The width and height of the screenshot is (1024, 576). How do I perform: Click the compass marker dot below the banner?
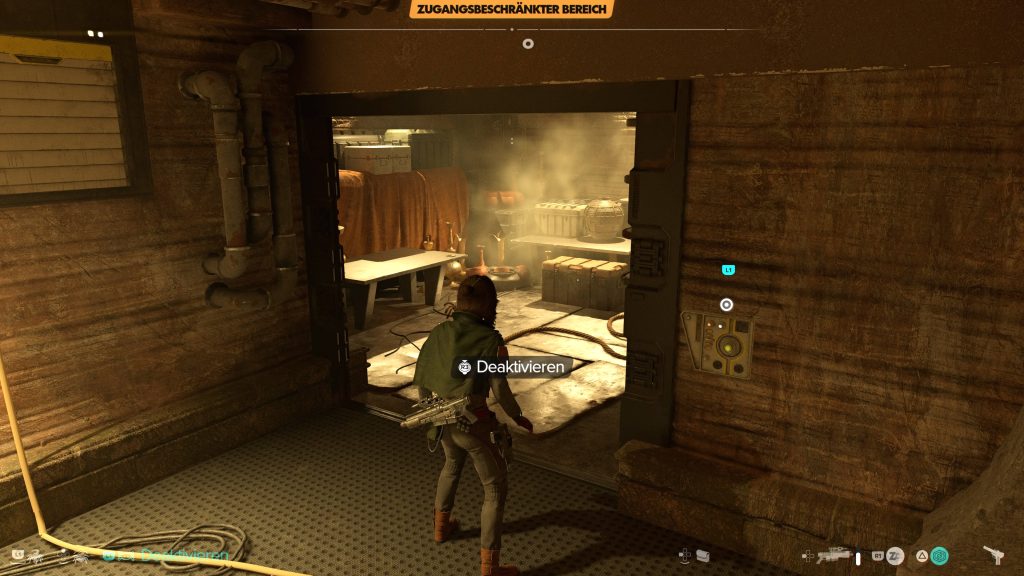pyautogui.click(x=528, y=43)
